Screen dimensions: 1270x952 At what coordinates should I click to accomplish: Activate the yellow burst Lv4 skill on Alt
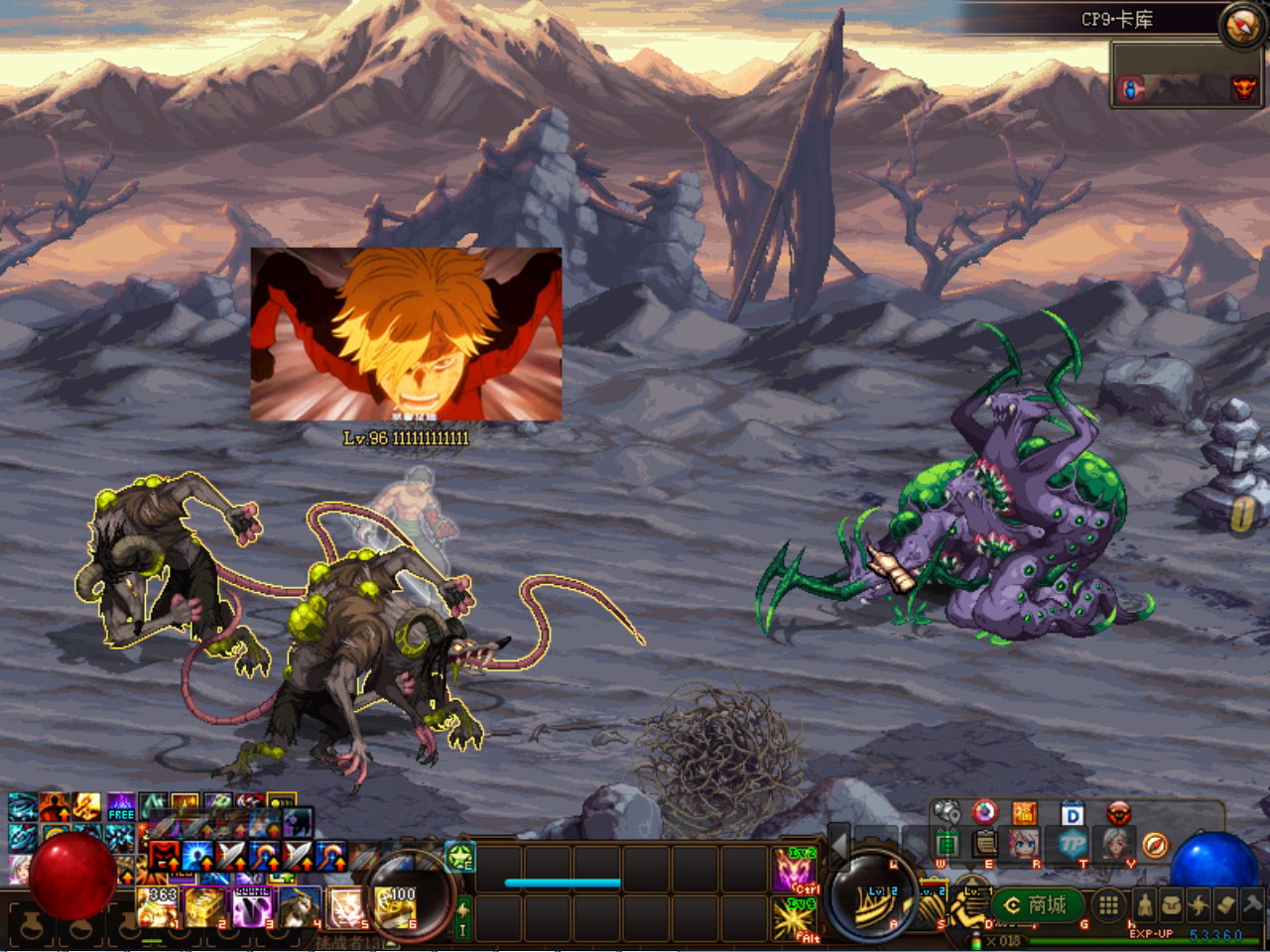coord(794,919)
